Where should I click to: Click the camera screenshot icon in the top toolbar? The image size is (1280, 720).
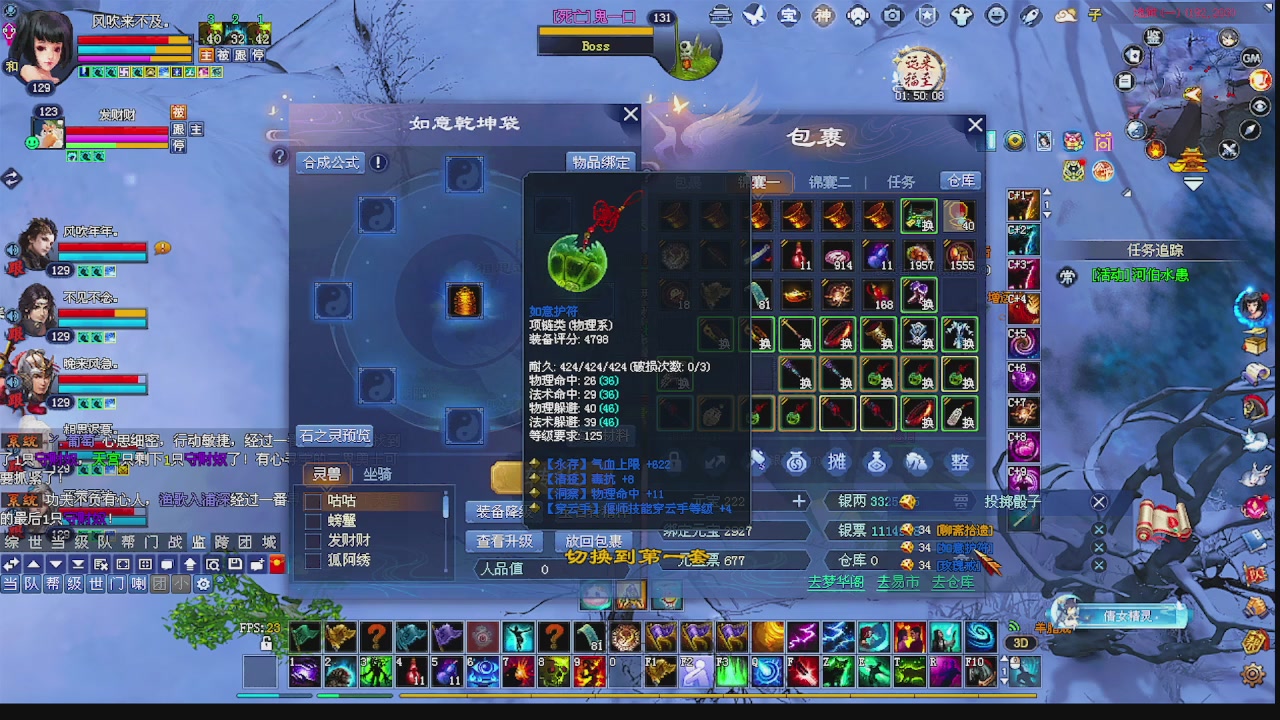tap(891, 15)
